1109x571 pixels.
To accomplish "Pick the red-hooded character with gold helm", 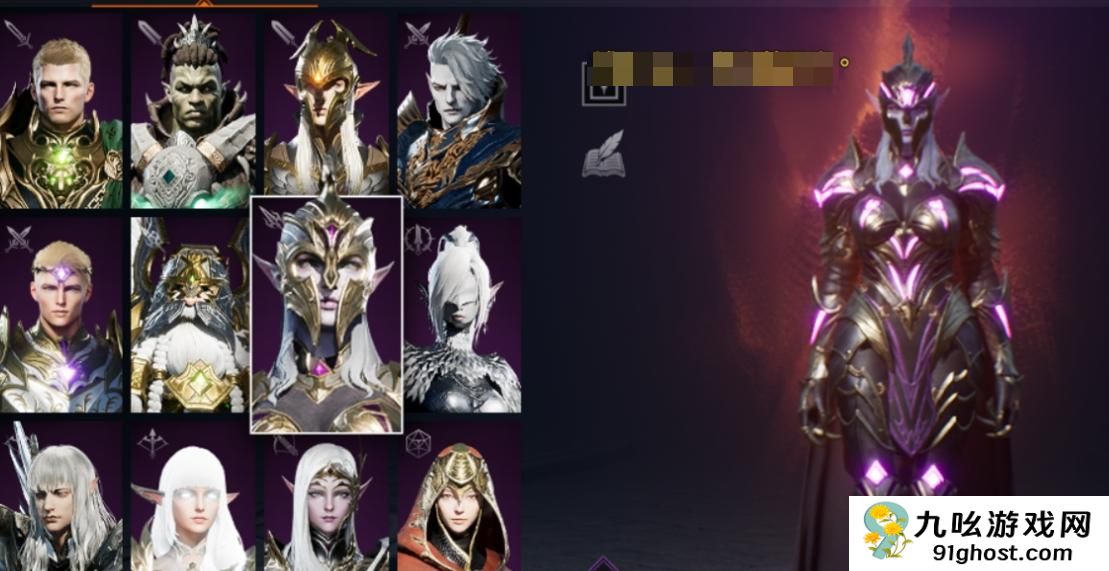I will [x=459, y=497].
